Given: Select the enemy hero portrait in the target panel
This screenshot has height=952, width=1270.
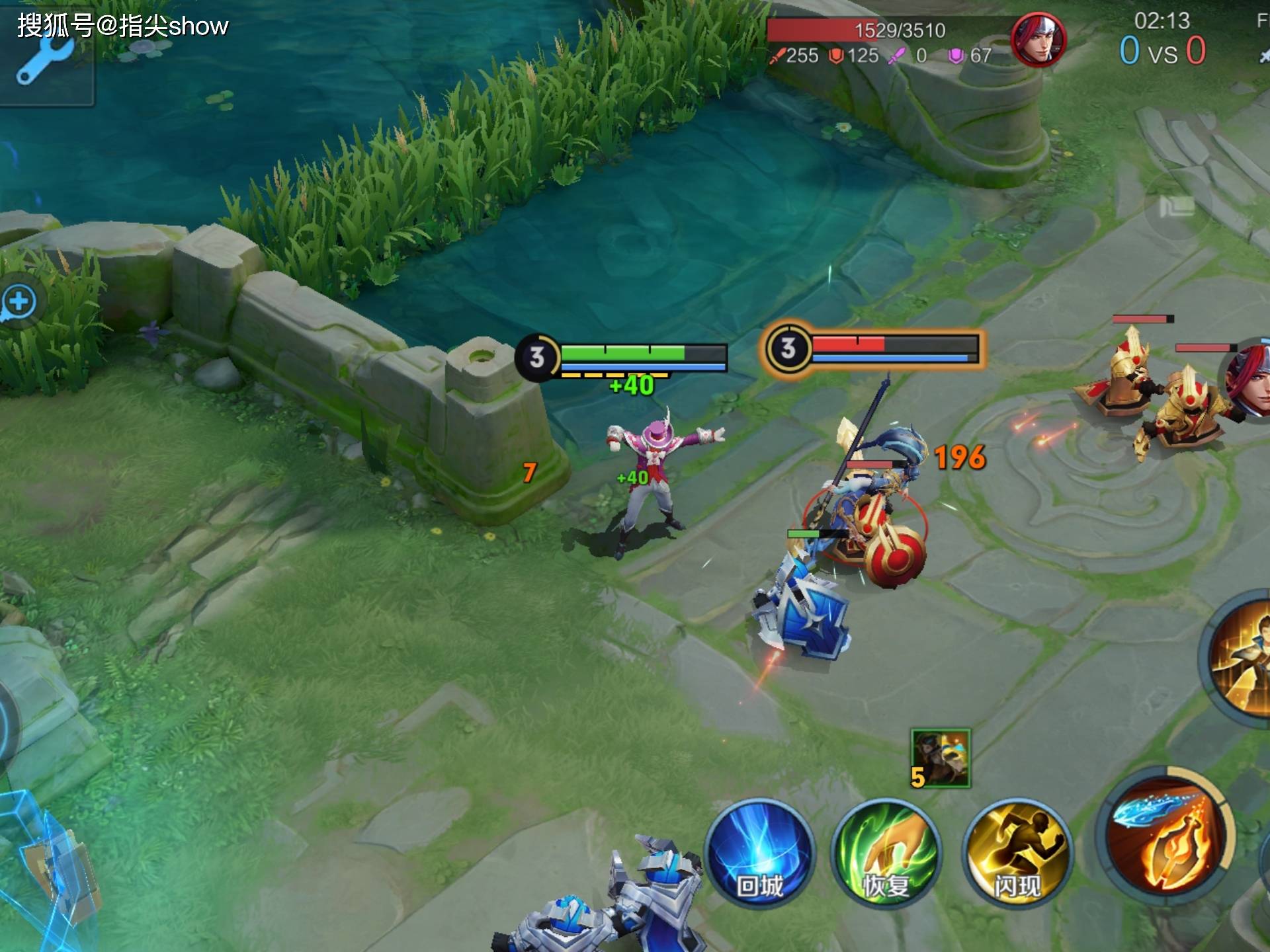Looking at the screenshot, I should [x=1038, y=40].
